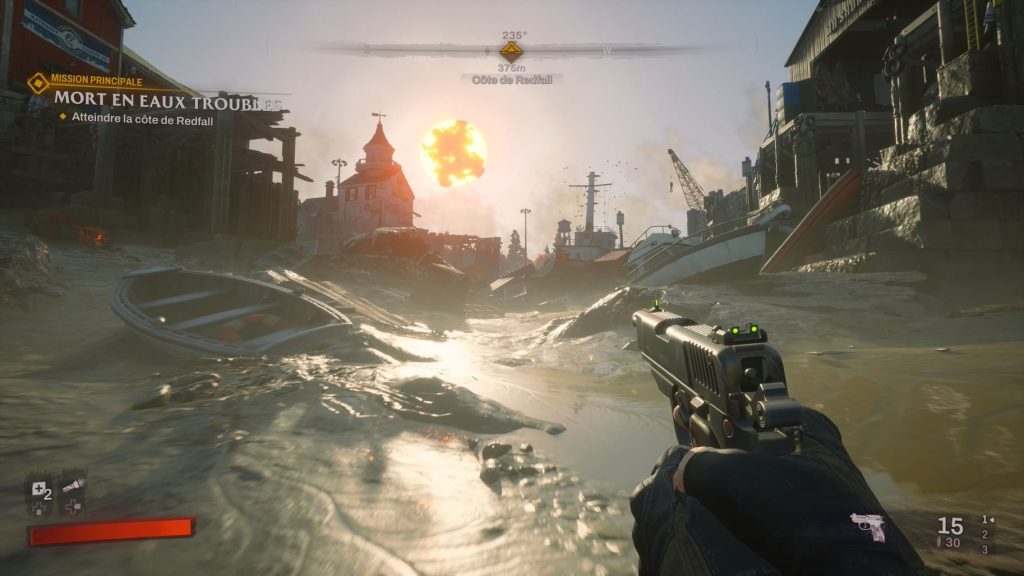Open the Mort en Eaux Troubles mission tracker
1024x576 pixels.
pyautogui.click(x=167, y=99)
